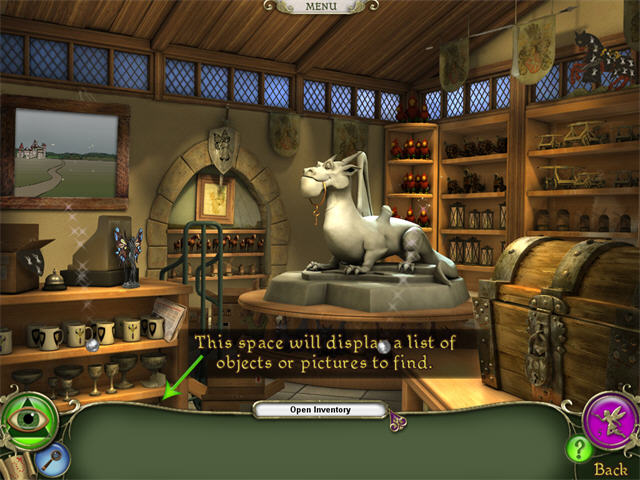Open help with the green question mark
640x480 pixels.
point(580,449)
